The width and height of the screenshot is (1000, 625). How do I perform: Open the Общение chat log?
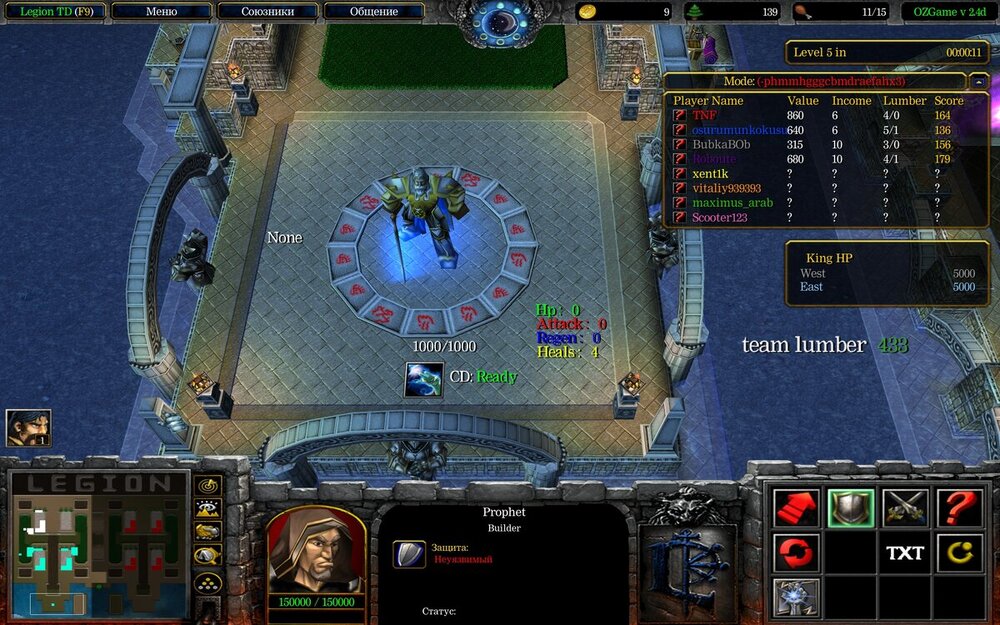coord(373,12)
